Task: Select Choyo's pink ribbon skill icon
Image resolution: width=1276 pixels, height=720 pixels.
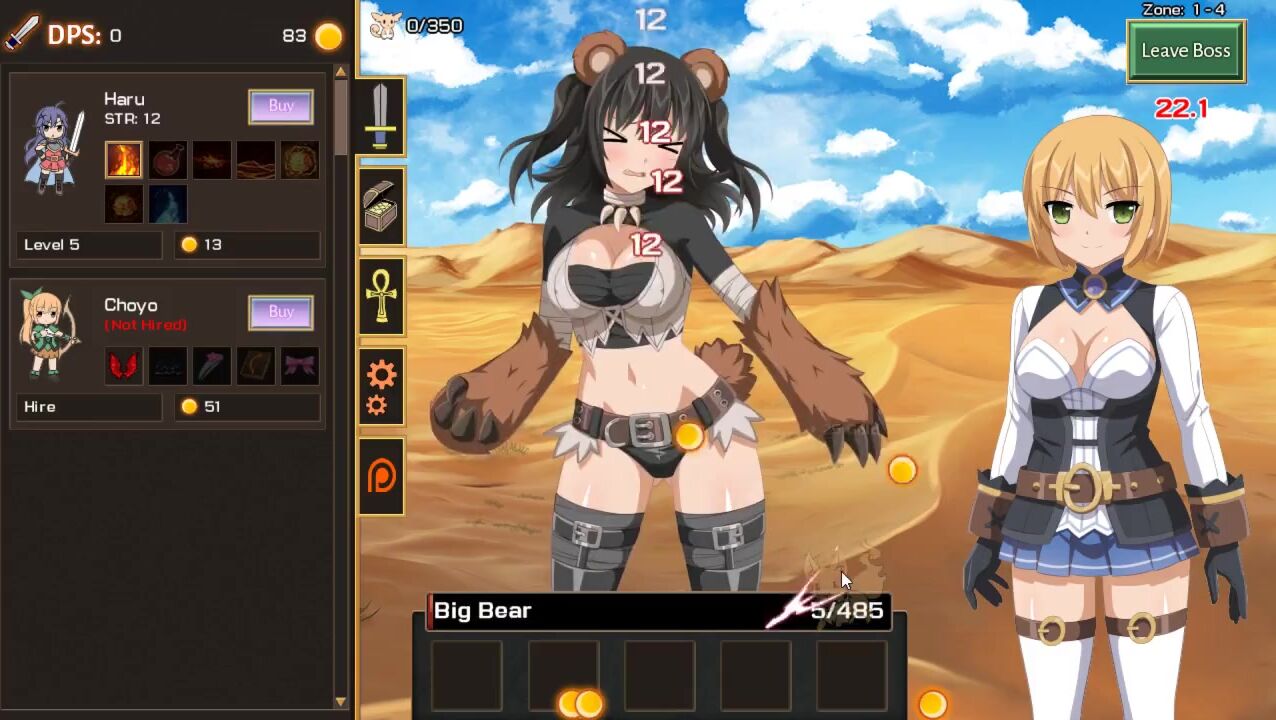Action: [x=300, y=366]
